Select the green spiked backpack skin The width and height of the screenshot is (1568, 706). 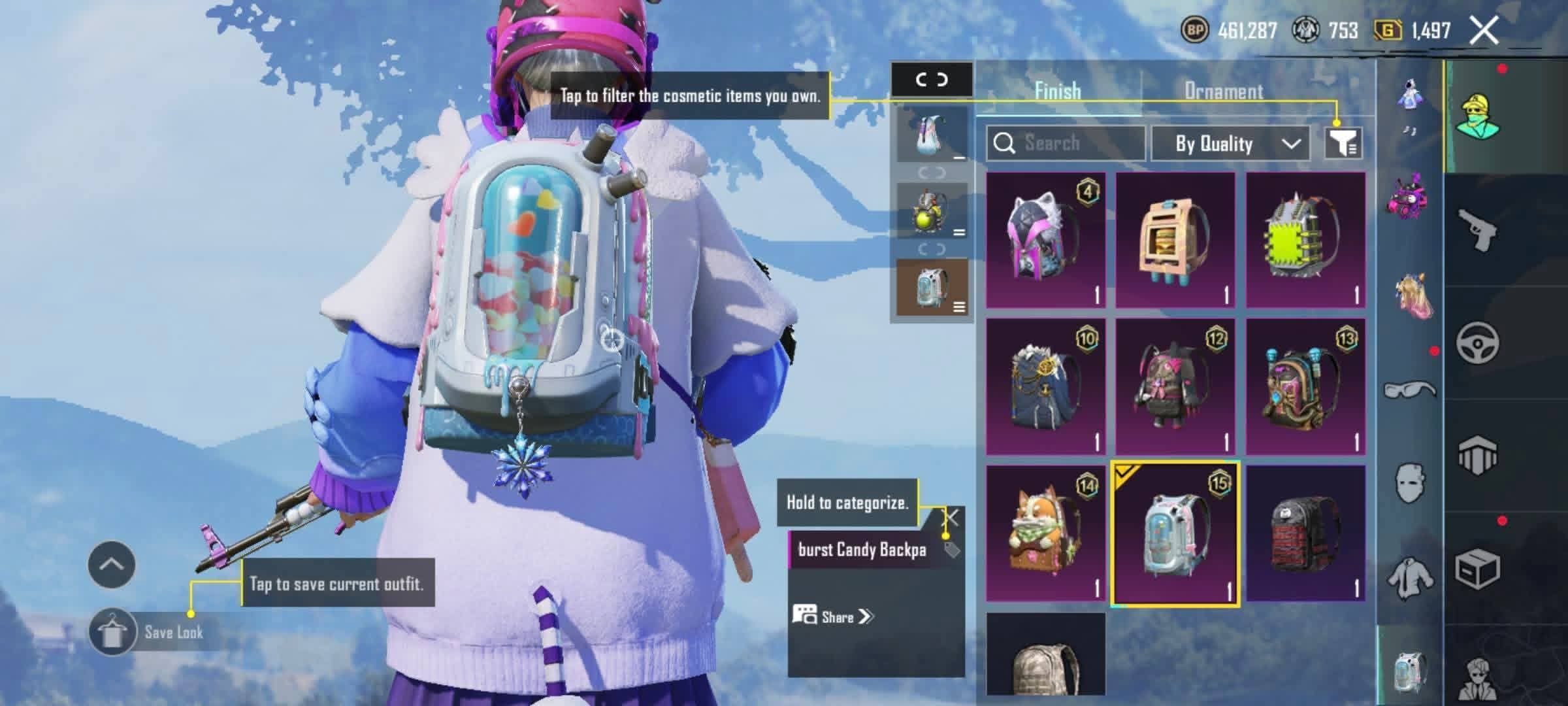1305,240
